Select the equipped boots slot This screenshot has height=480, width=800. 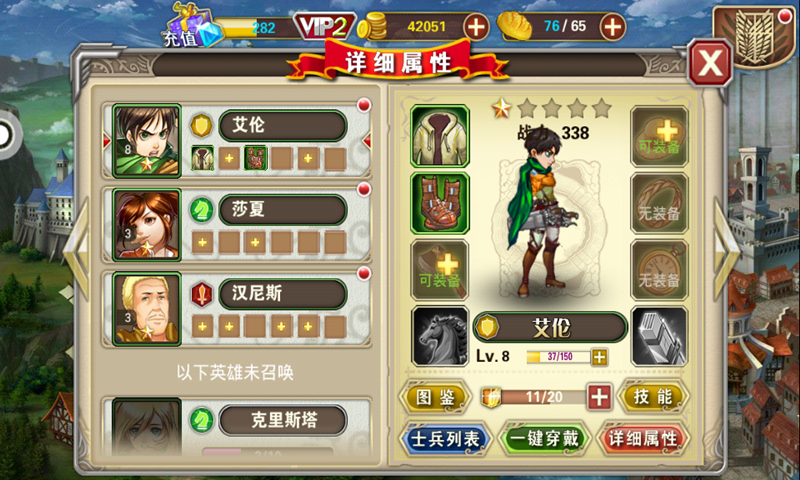click(439, 203)
